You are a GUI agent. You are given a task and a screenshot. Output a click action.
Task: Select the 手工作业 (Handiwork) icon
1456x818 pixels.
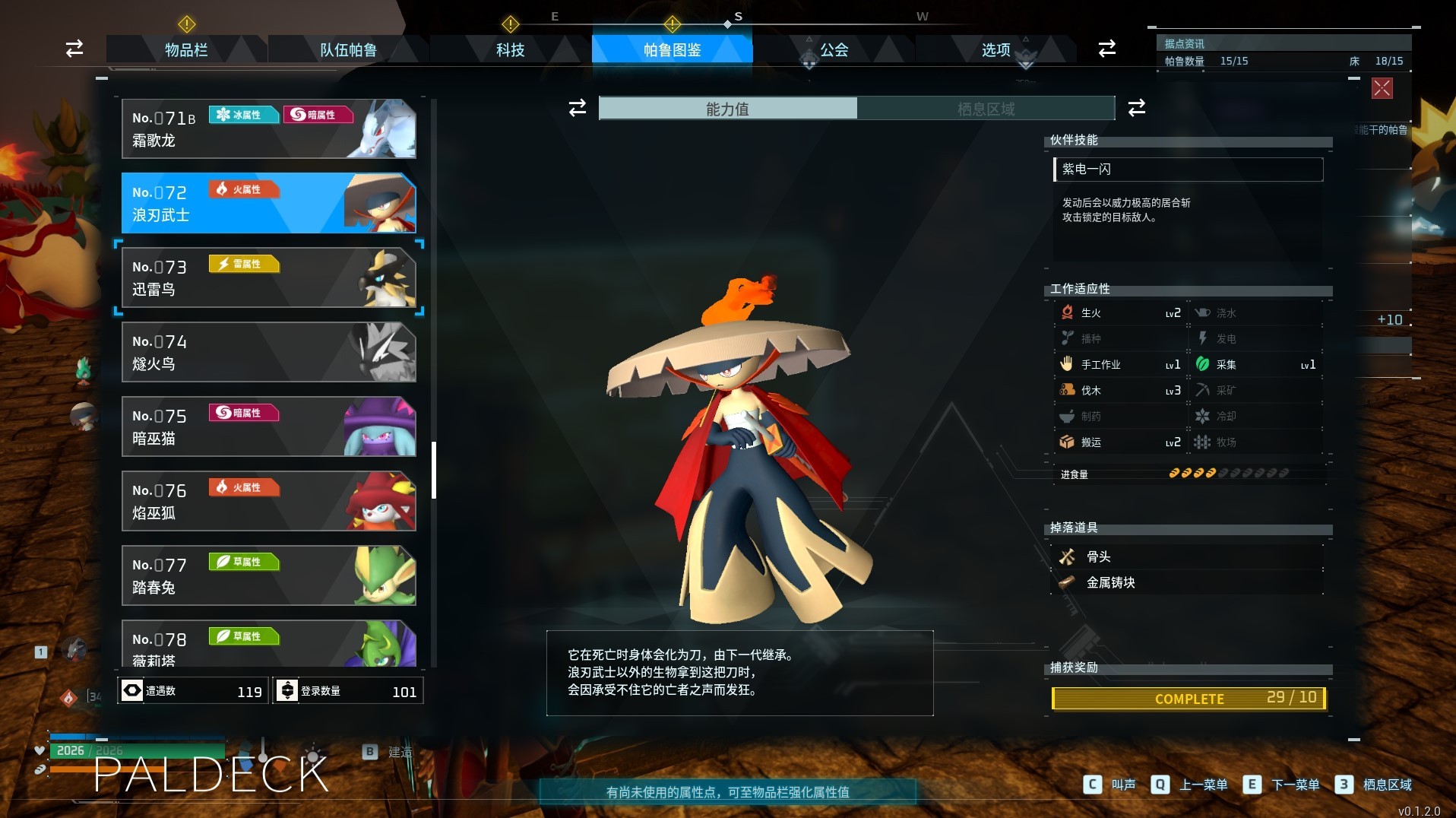[1067, 364]
